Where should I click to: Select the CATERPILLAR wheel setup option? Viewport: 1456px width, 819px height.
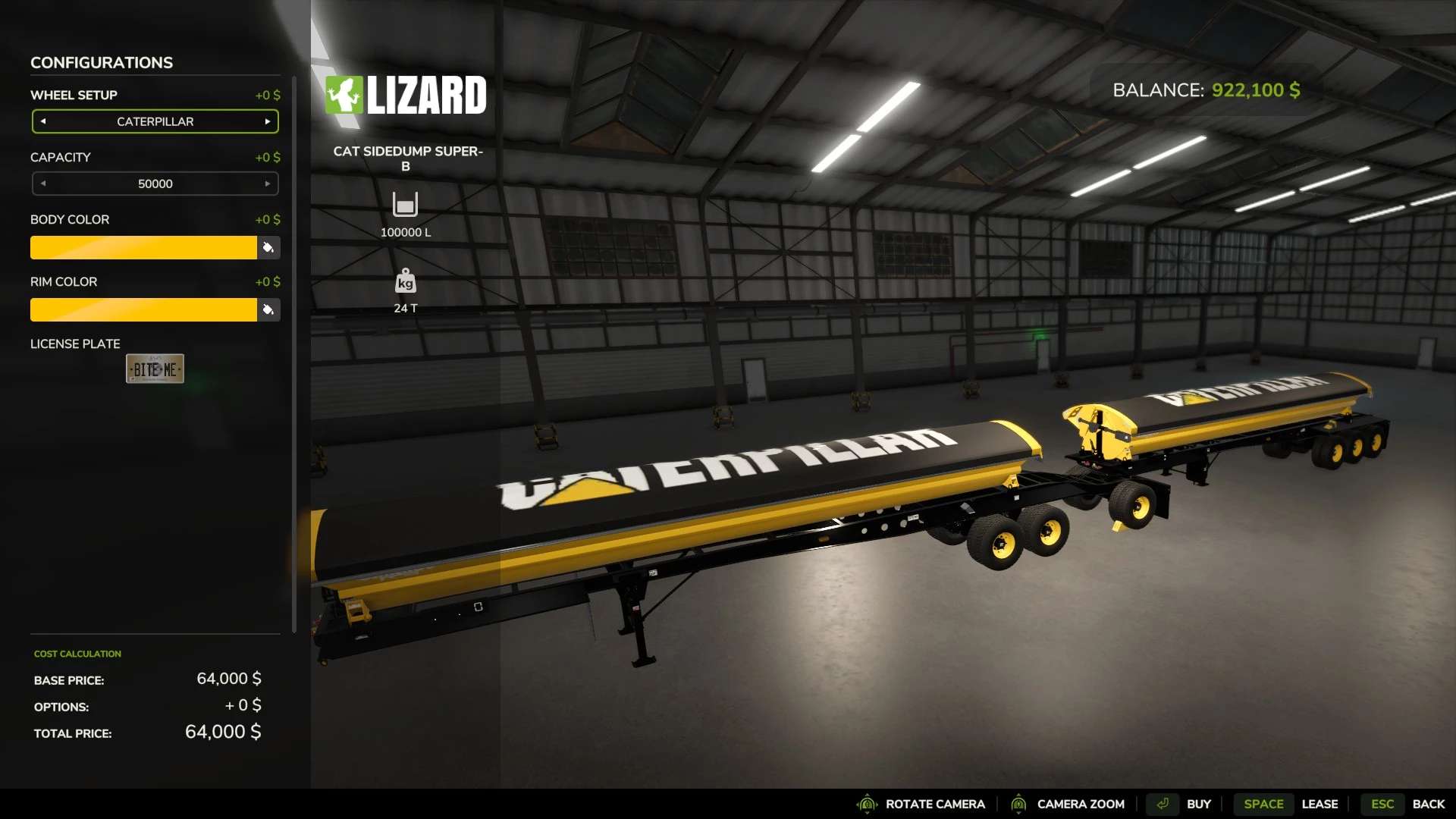[x=155, y=121]
